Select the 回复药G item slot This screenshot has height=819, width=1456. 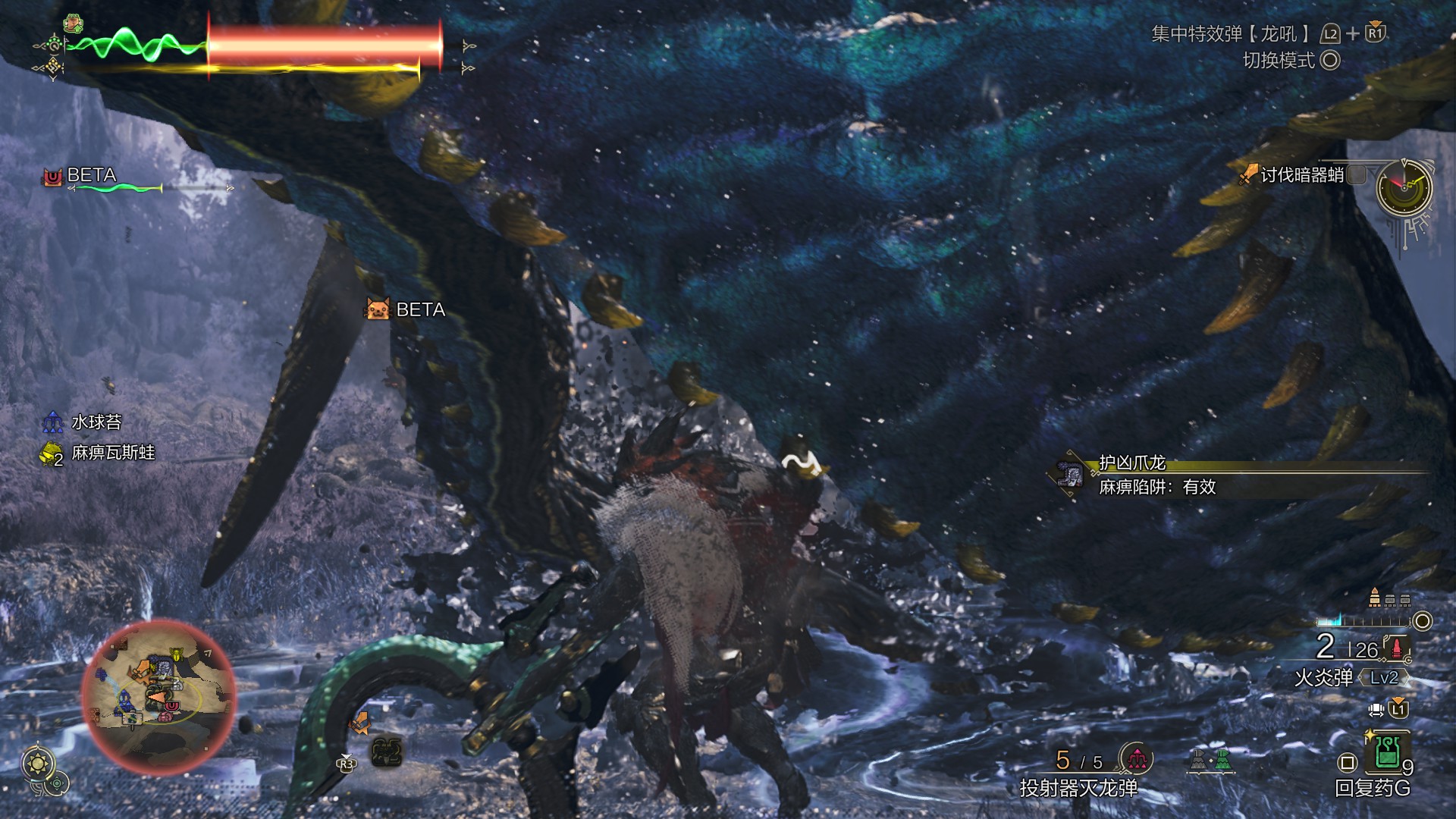[1388, 754]
